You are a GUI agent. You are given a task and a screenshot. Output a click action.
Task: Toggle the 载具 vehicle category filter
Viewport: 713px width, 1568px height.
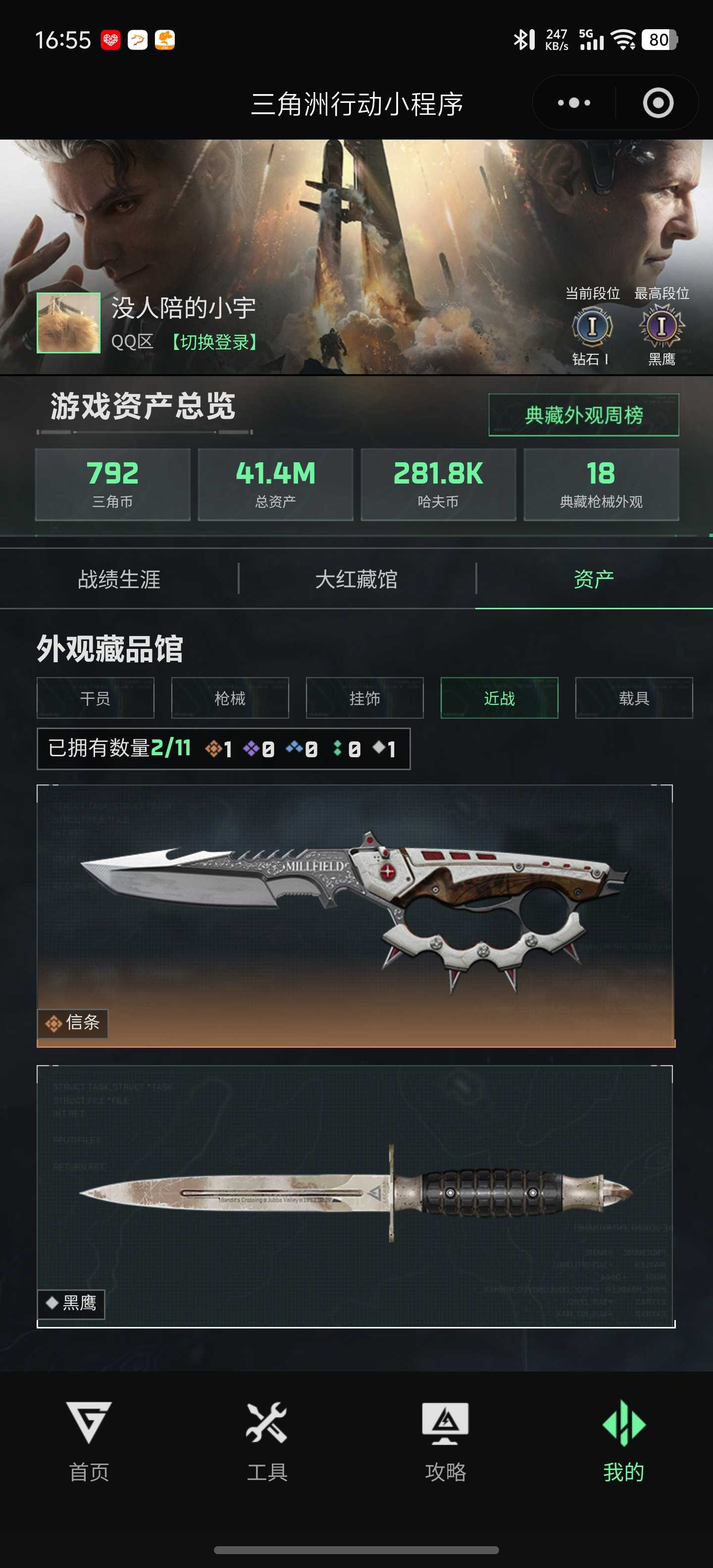(634, 699)
